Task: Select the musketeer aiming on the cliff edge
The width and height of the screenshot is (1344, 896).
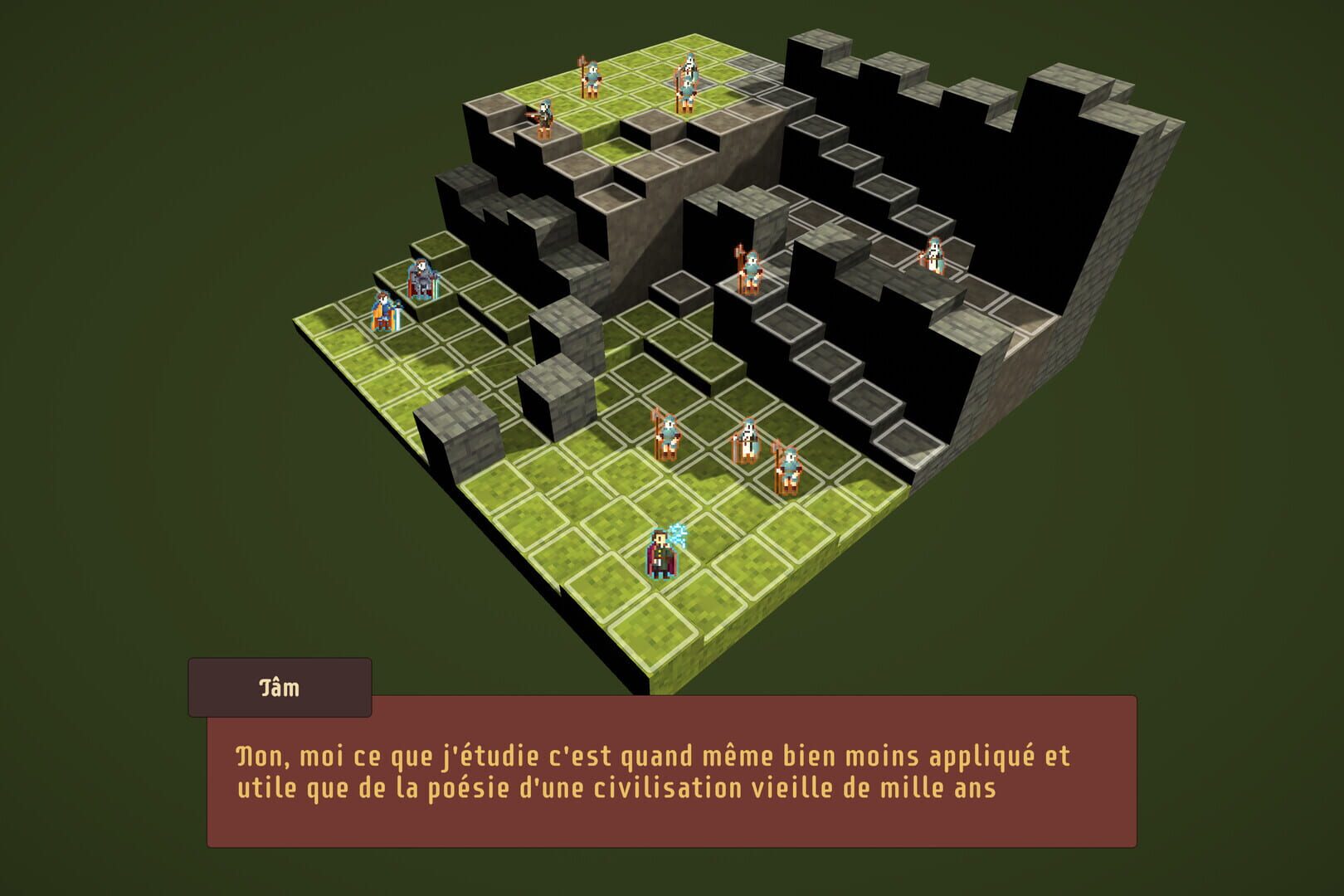Action: point(543,118)
